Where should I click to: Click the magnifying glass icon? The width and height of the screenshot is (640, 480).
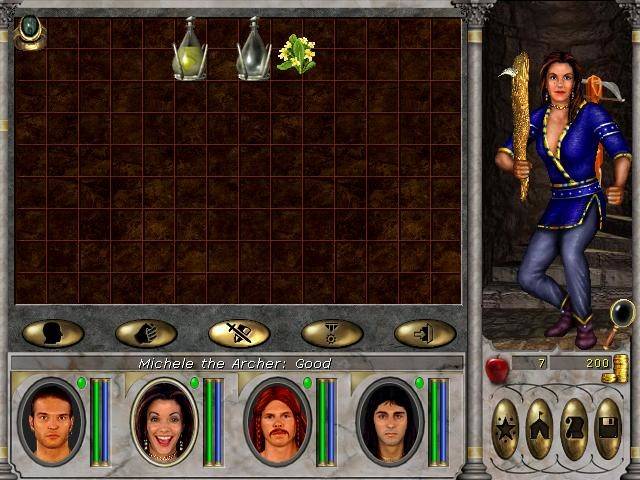(620, 318)
